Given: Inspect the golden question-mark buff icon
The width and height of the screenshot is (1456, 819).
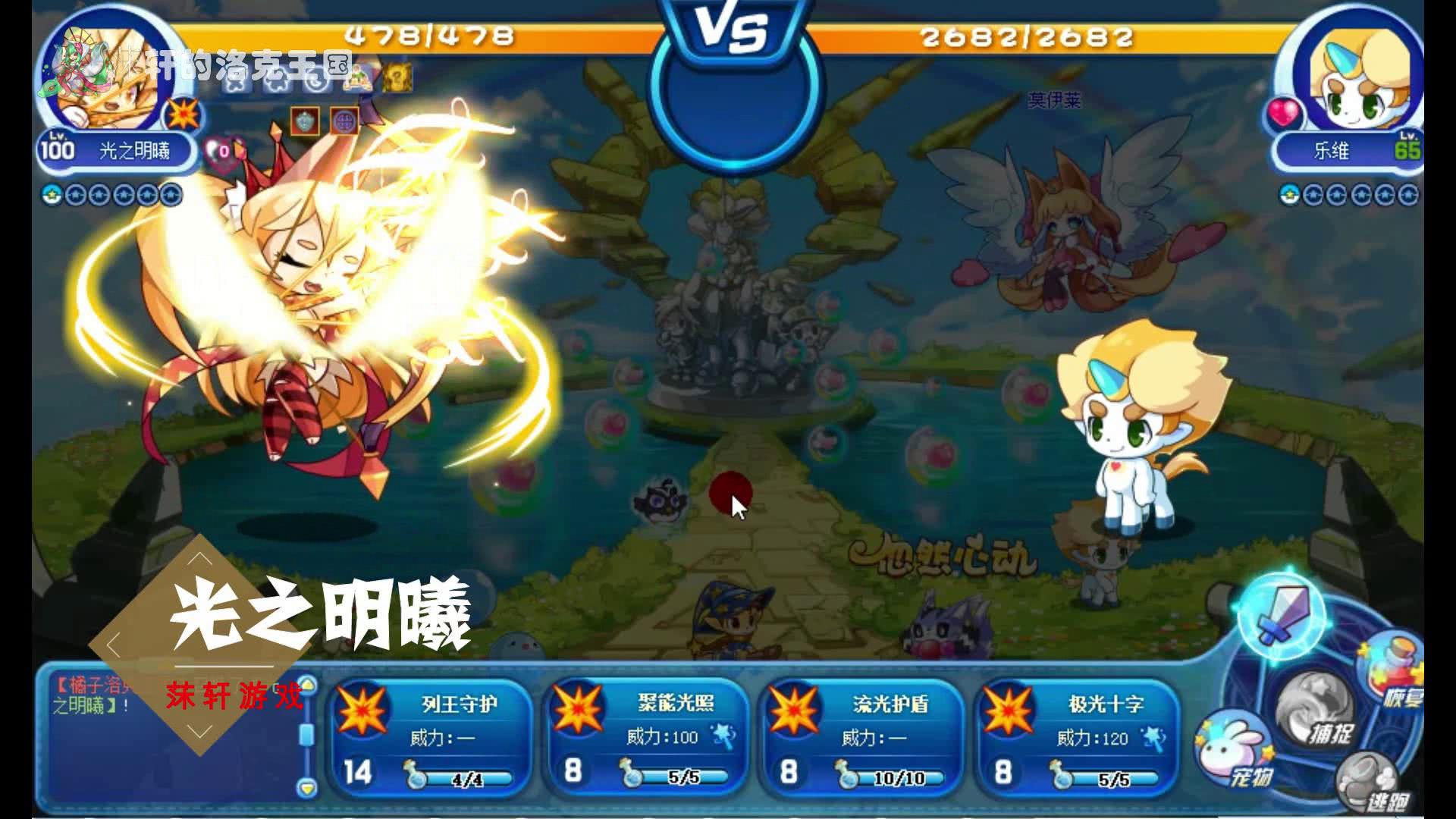Looking at the screenshot, I should click(x=397, y=77).
